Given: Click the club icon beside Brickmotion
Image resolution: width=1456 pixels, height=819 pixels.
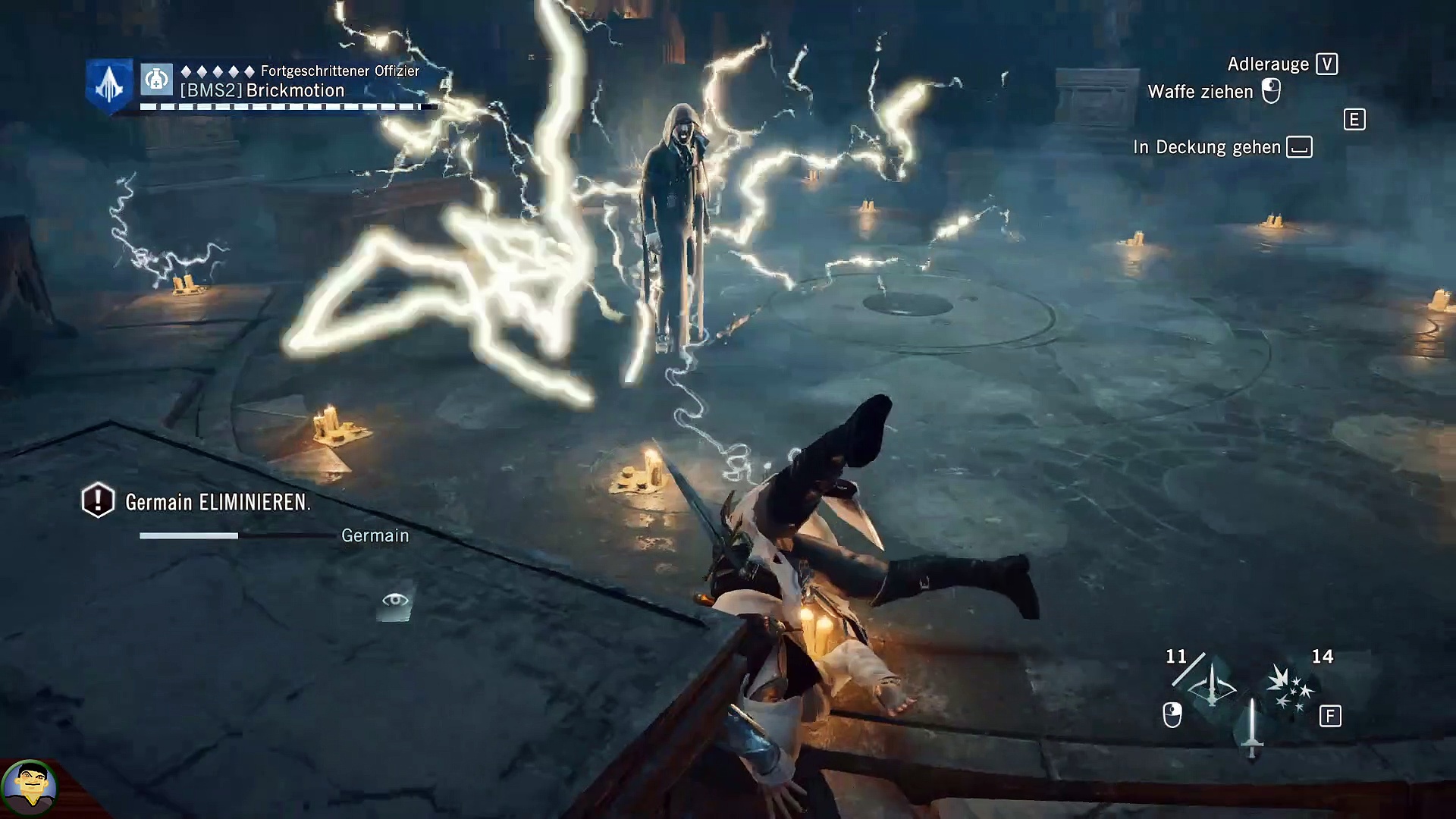Looking at the screenshot, I should [157, 80].
